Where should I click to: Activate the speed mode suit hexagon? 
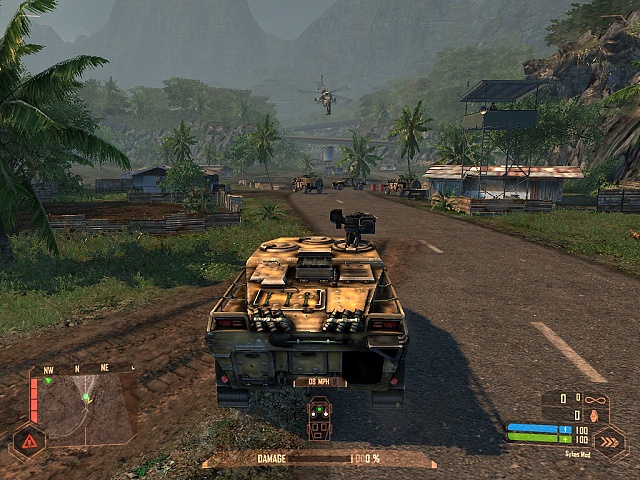609,441
